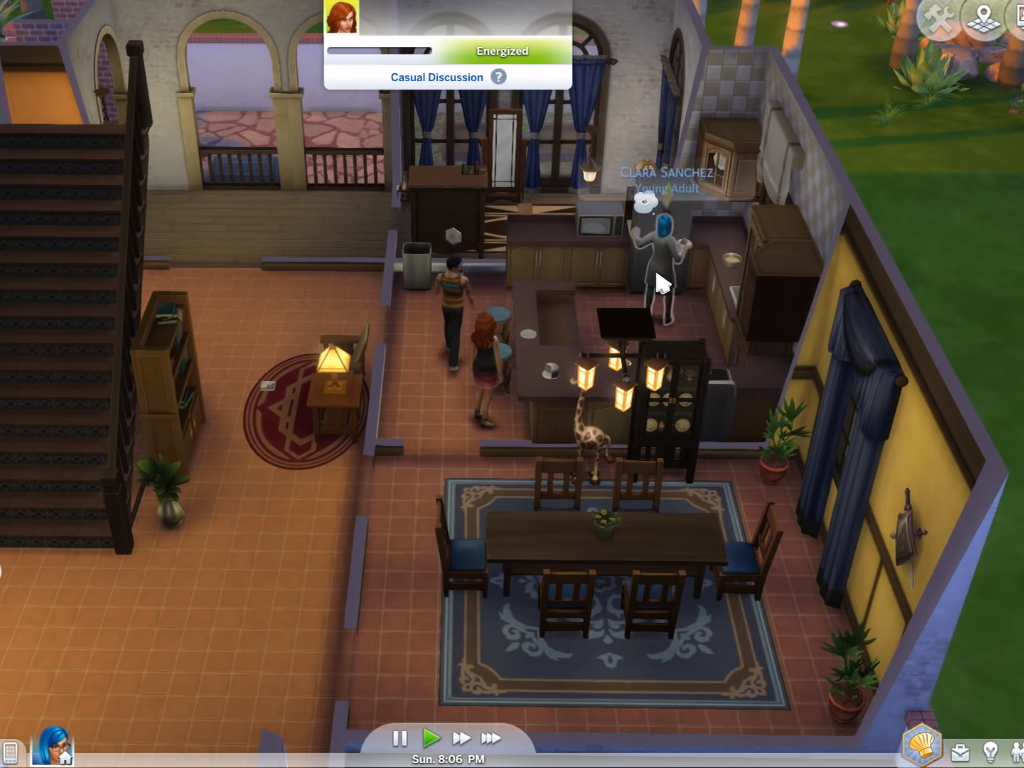This screenshot has height=768, width=1024.
Task: Click the Casual Discussion help question mark
Action: pos(498,77)
